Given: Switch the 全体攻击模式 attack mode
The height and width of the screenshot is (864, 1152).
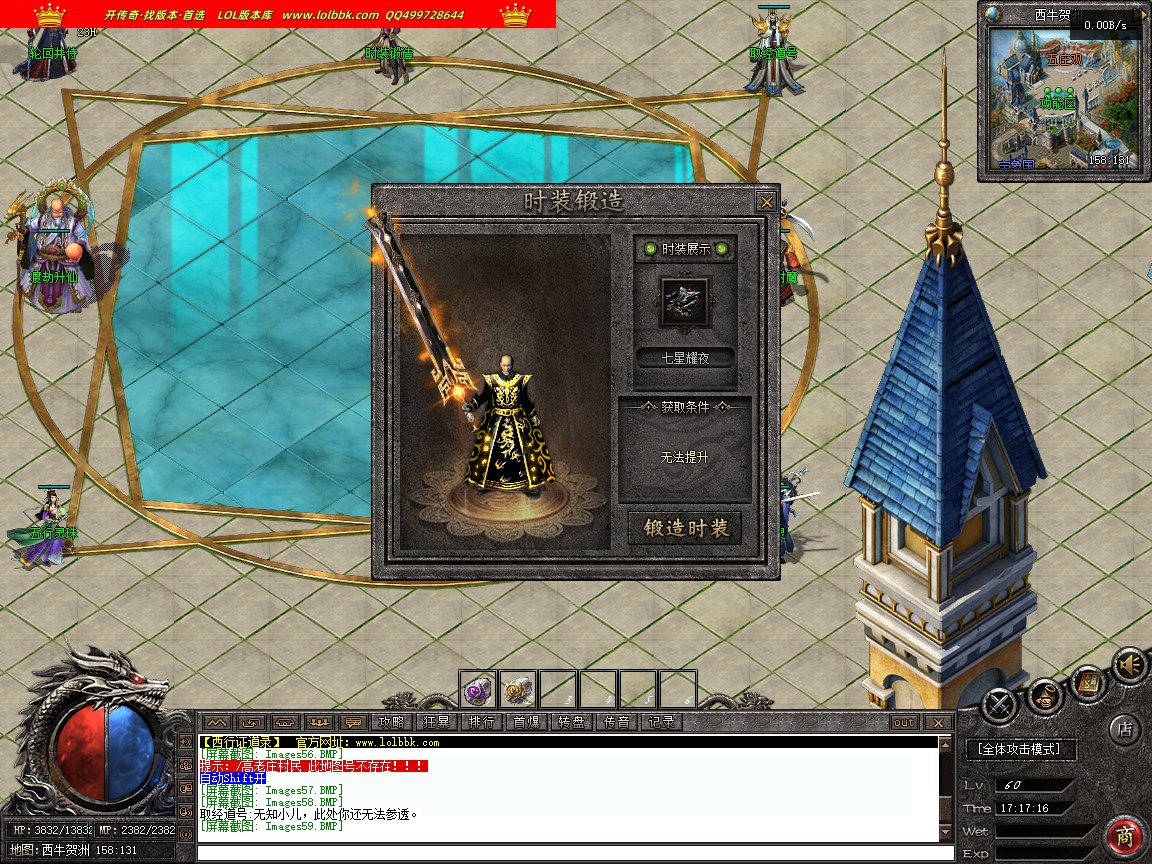Looking at the screenshot, I should 1020,749.
